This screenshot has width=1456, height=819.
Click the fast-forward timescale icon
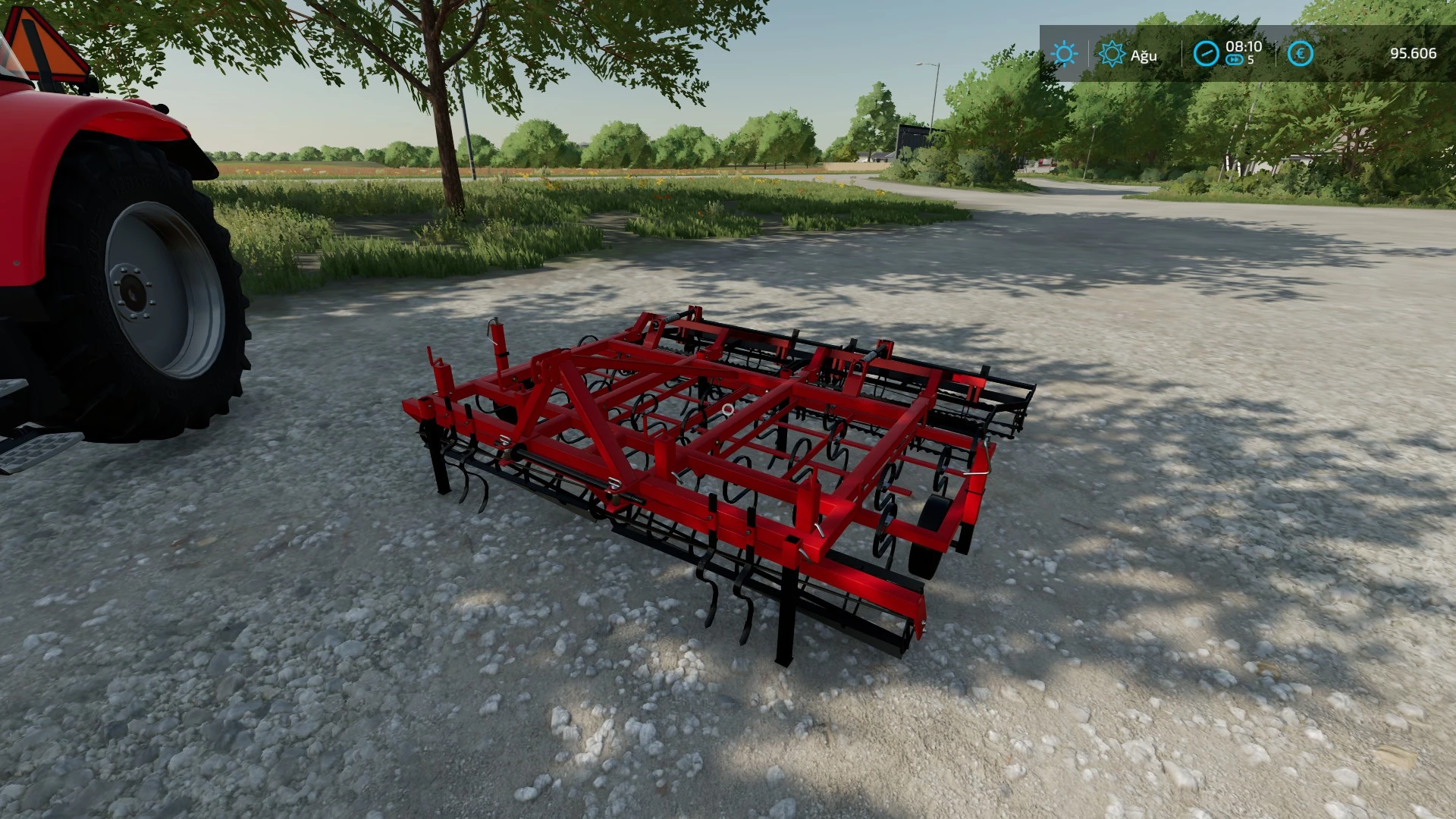pyautogui.click(x=1235, y=58)
